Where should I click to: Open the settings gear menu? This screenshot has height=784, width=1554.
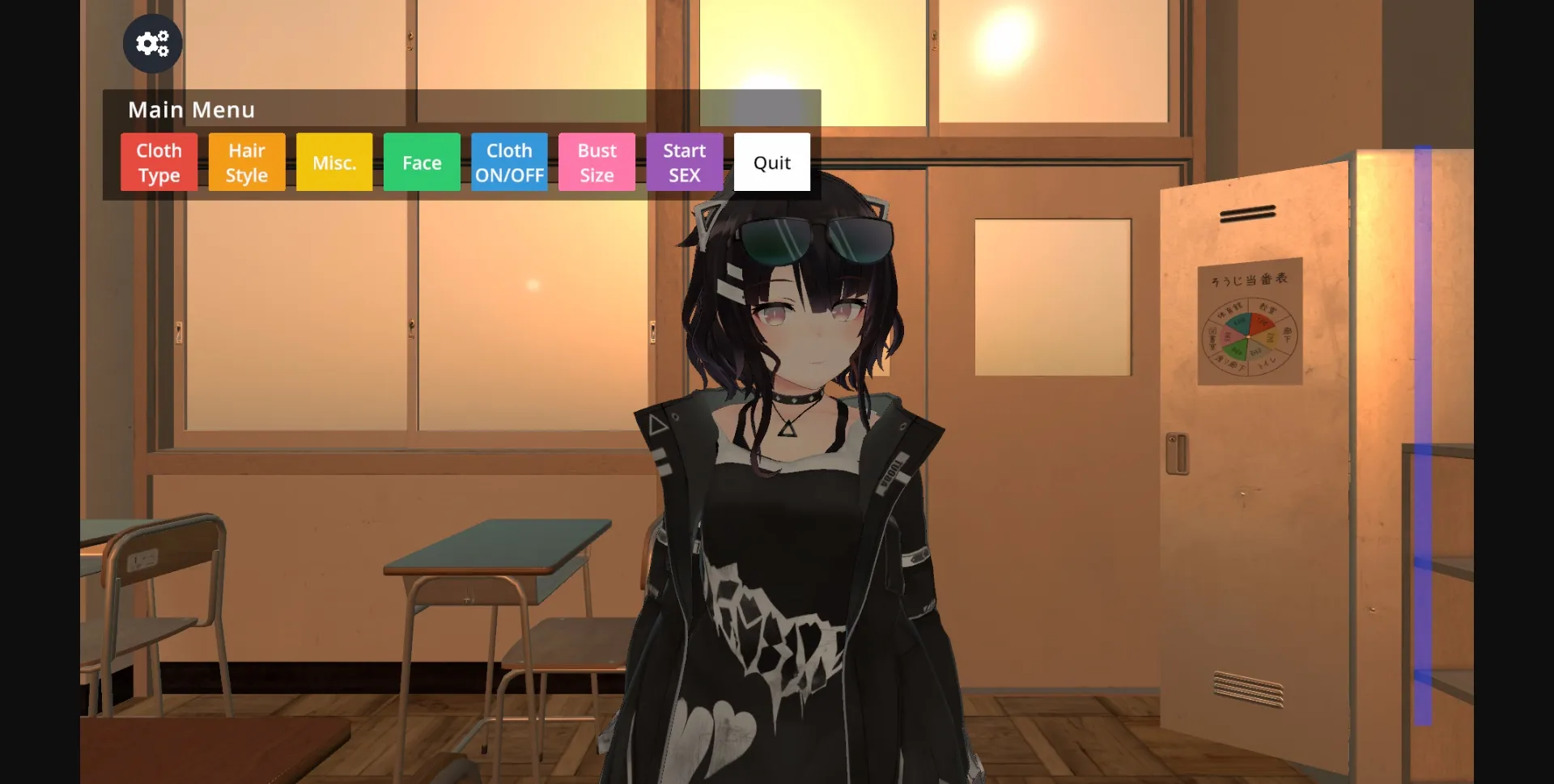[152, 44]
